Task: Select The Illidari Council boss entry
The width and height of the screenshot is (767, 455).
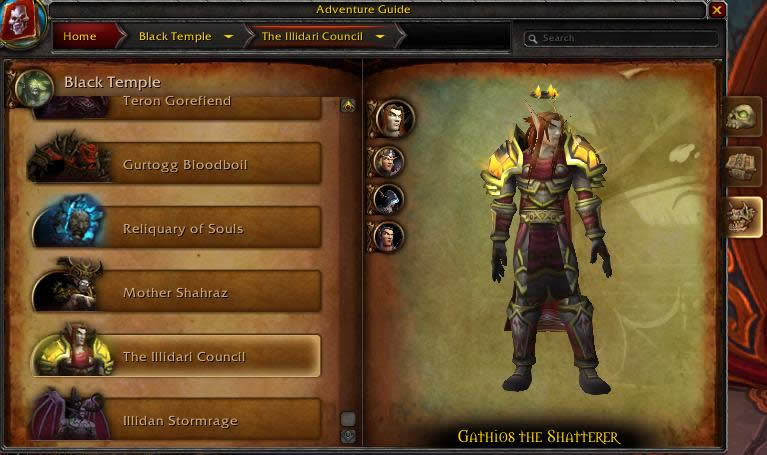Action: pos(183,357)
